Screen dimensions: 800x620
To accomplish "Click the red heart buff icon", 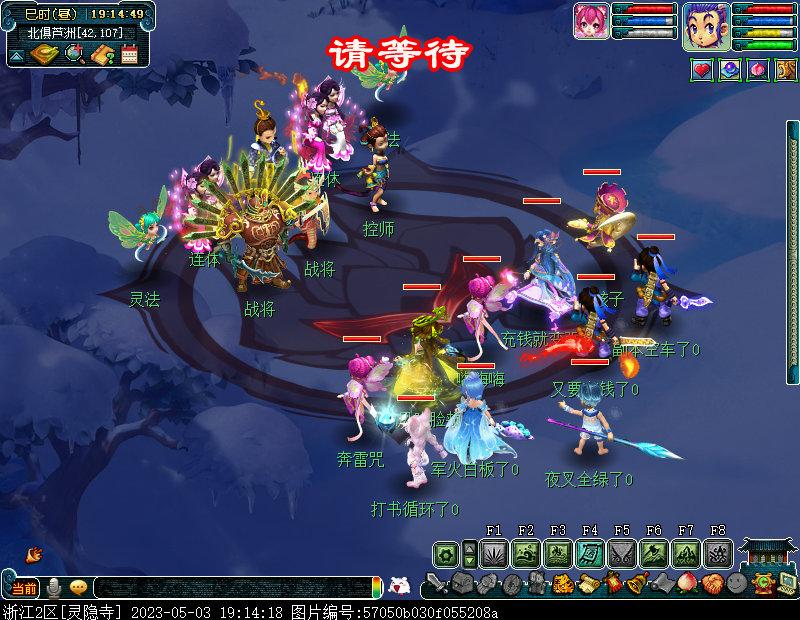I will coord(702,71).
